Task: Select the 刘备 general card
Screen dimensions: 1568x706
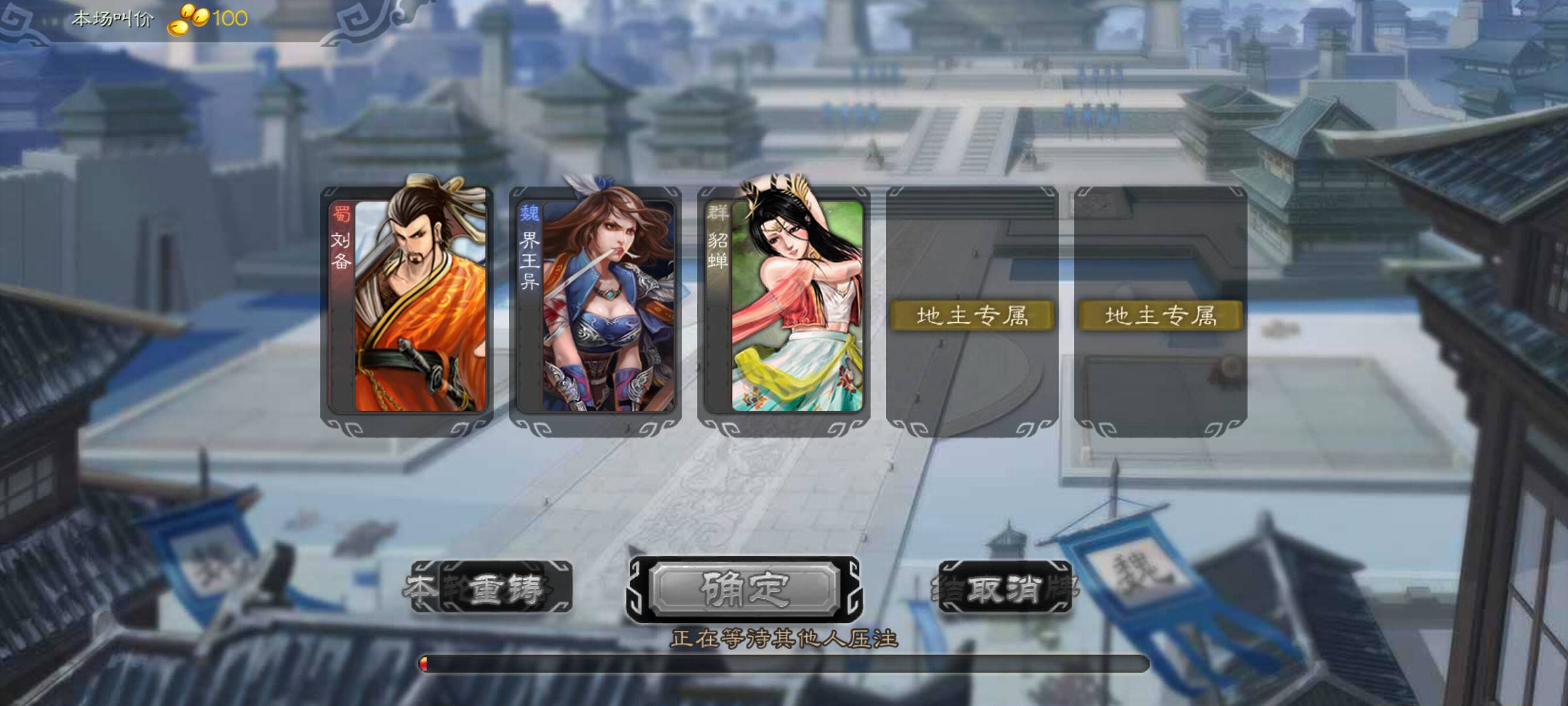Action: (x=407, y=306)
